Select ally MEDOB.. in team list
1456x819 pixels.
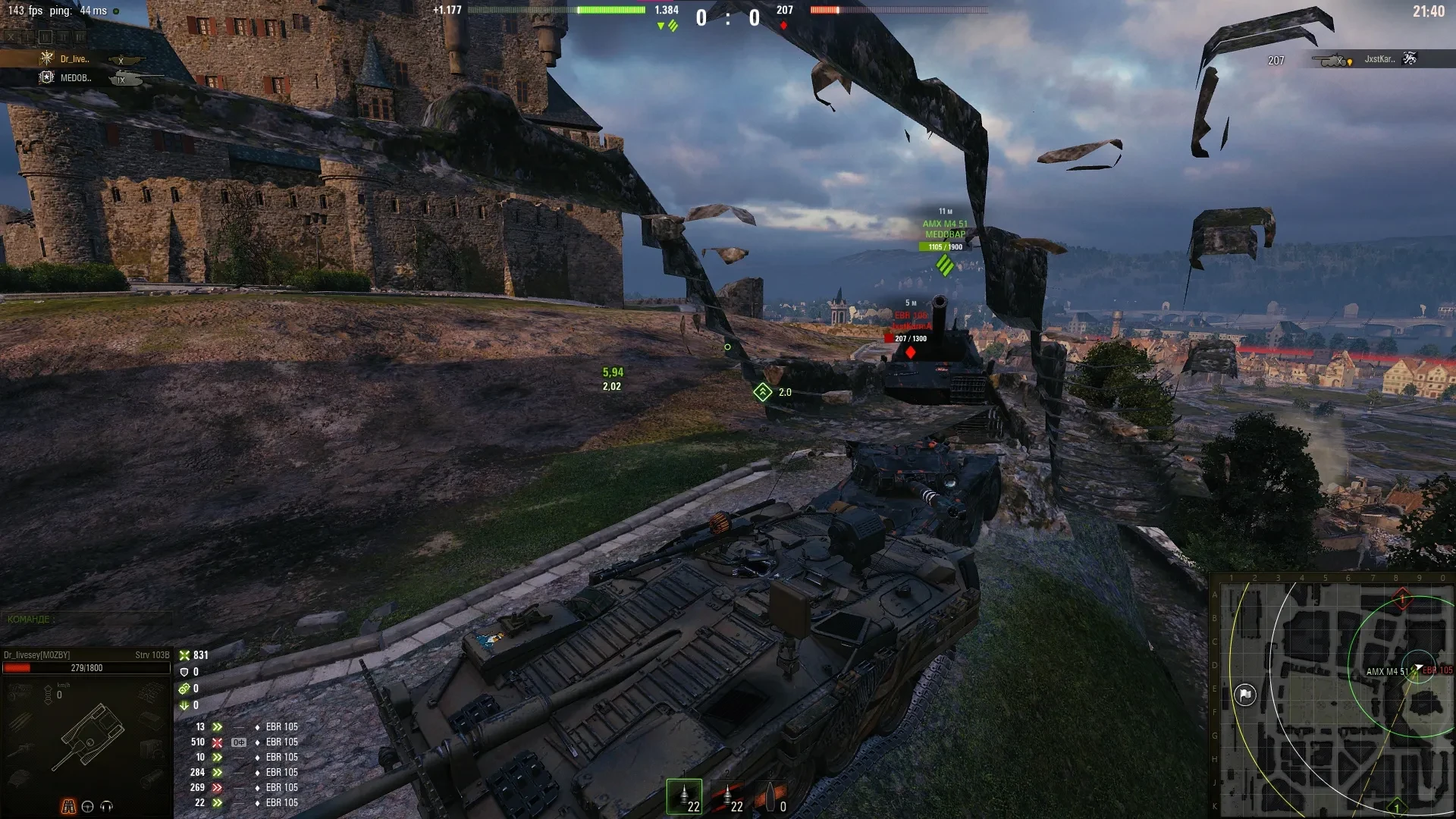[x=75, y=78]
